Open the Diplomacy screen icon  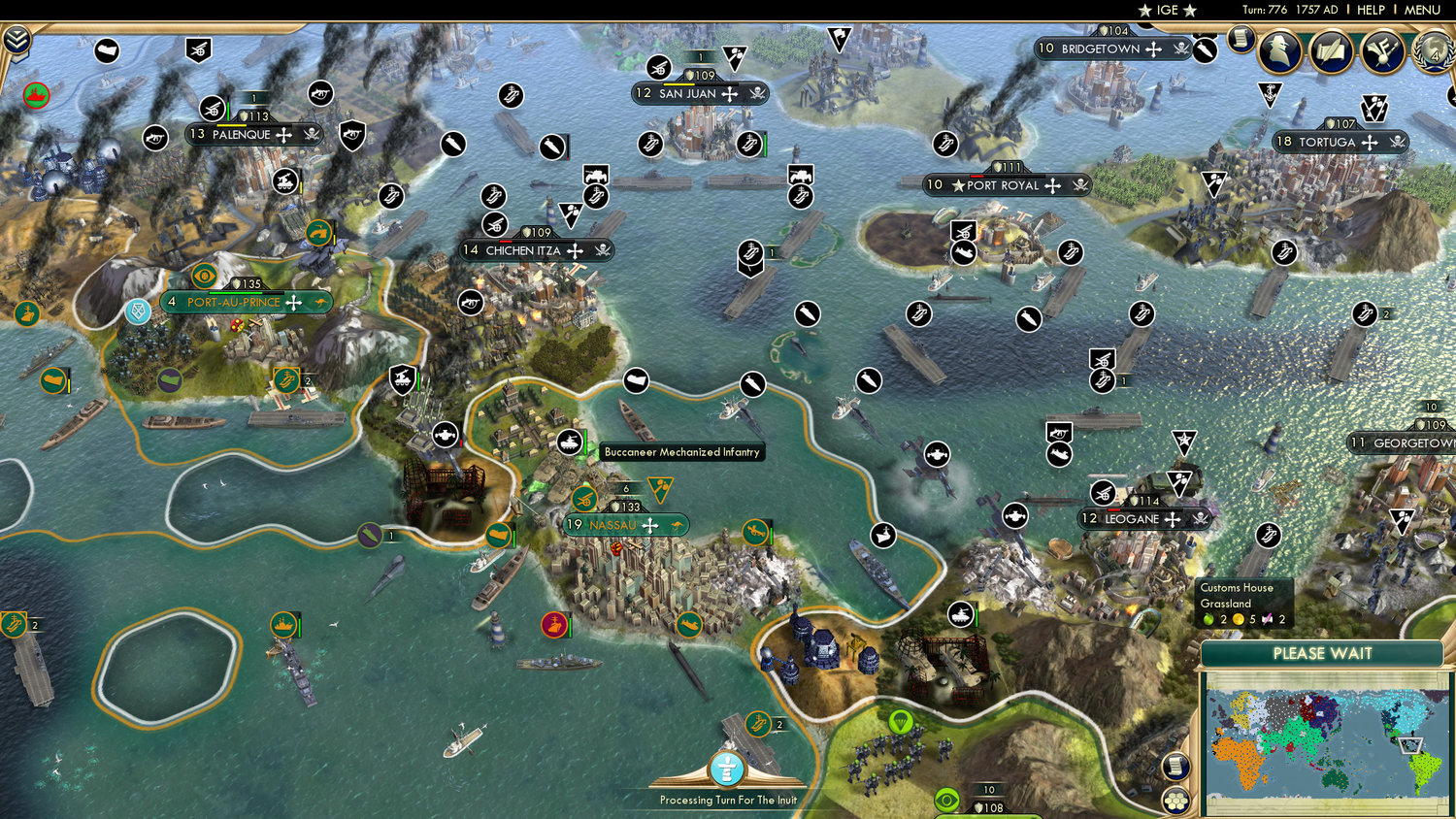[x=1381, y=50]
